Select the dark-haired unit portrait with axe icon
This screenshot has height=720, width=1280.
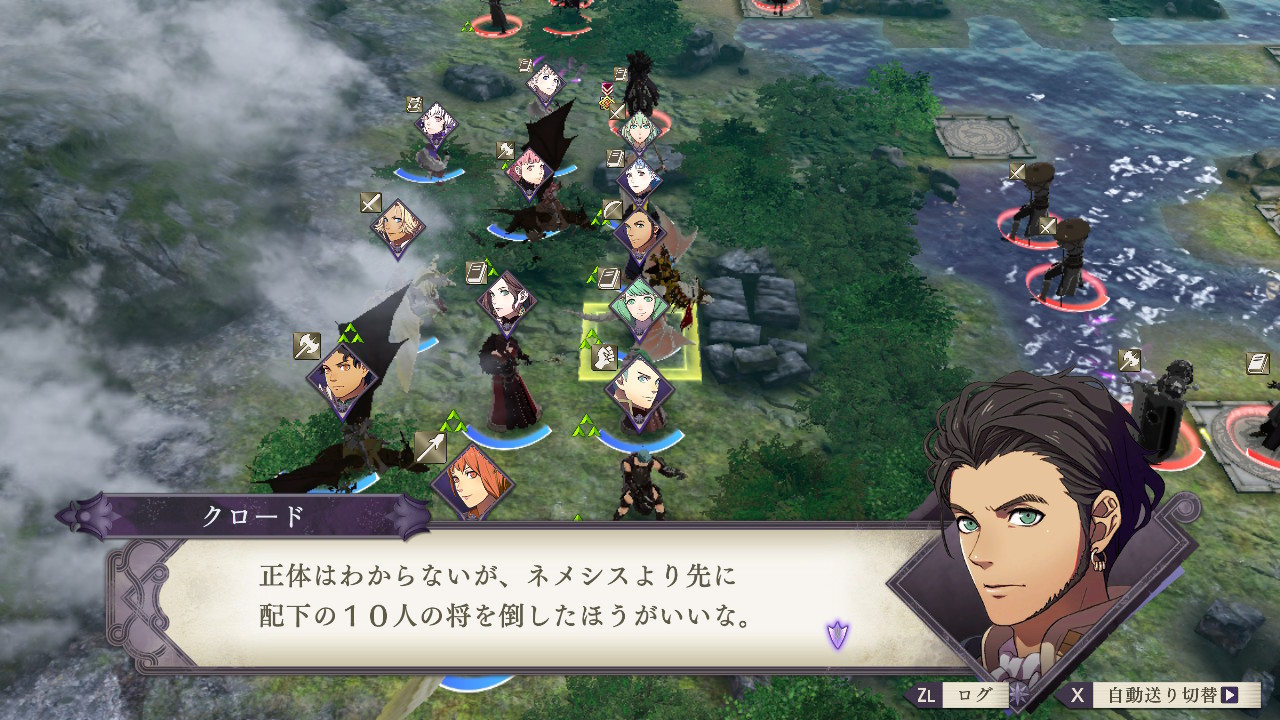(x=342, y=381)
